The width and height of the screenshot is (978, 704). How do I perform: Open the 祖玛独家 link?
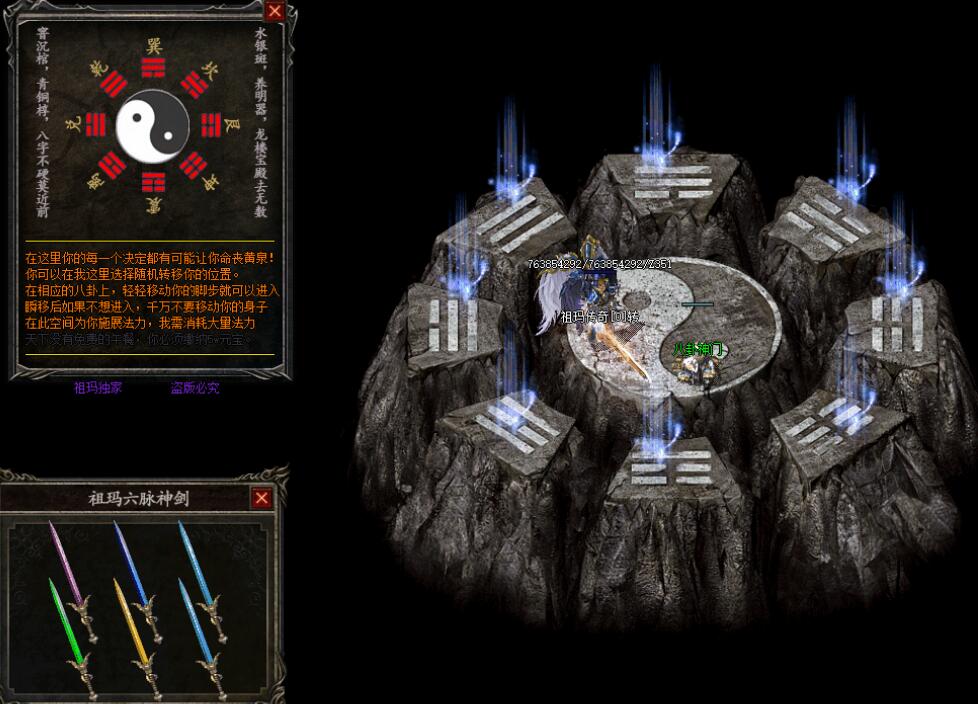pyautogui.click(x=98, y=388)
